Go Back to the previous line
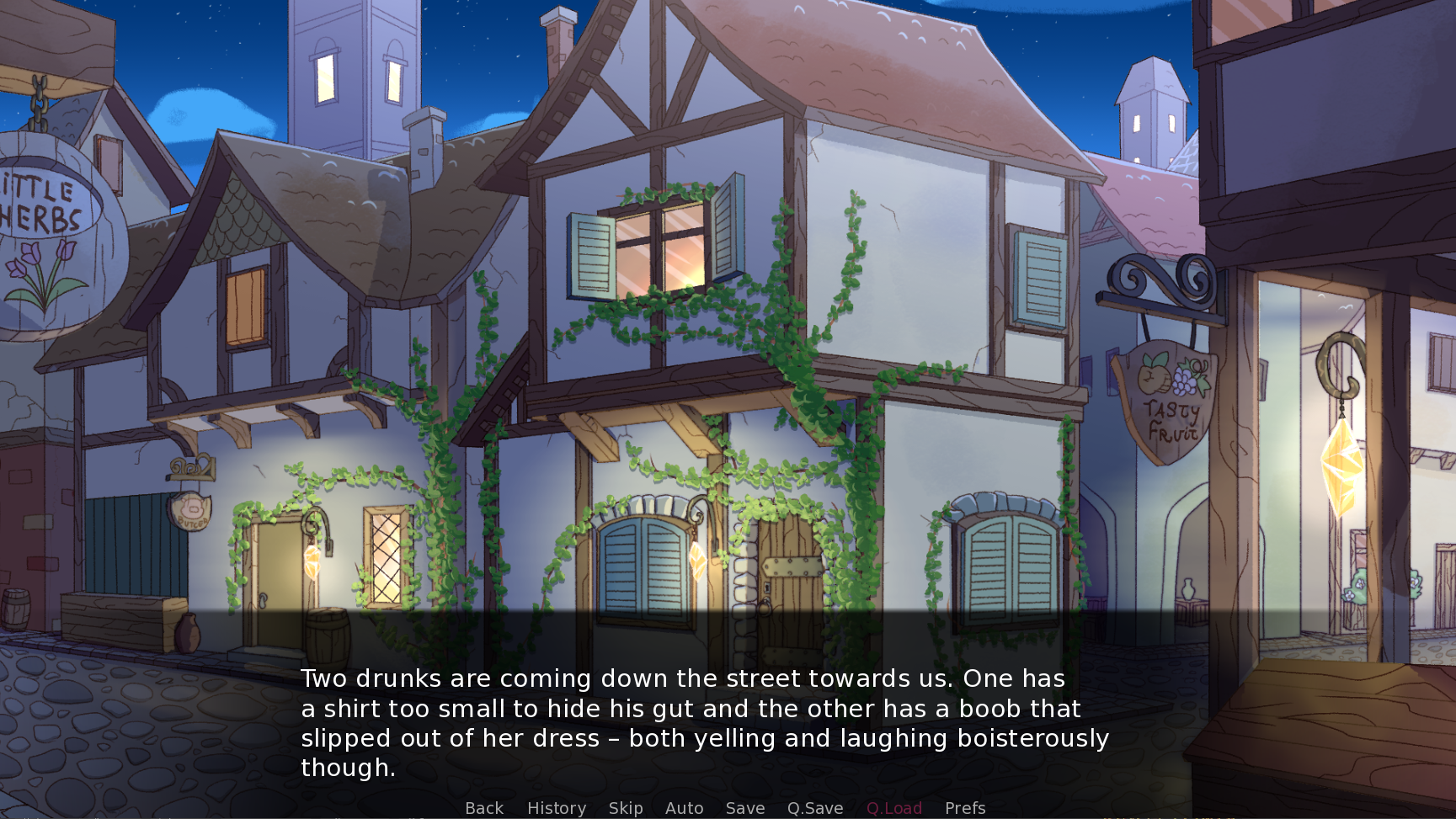The image size is (1456, 819). (484, 808)
